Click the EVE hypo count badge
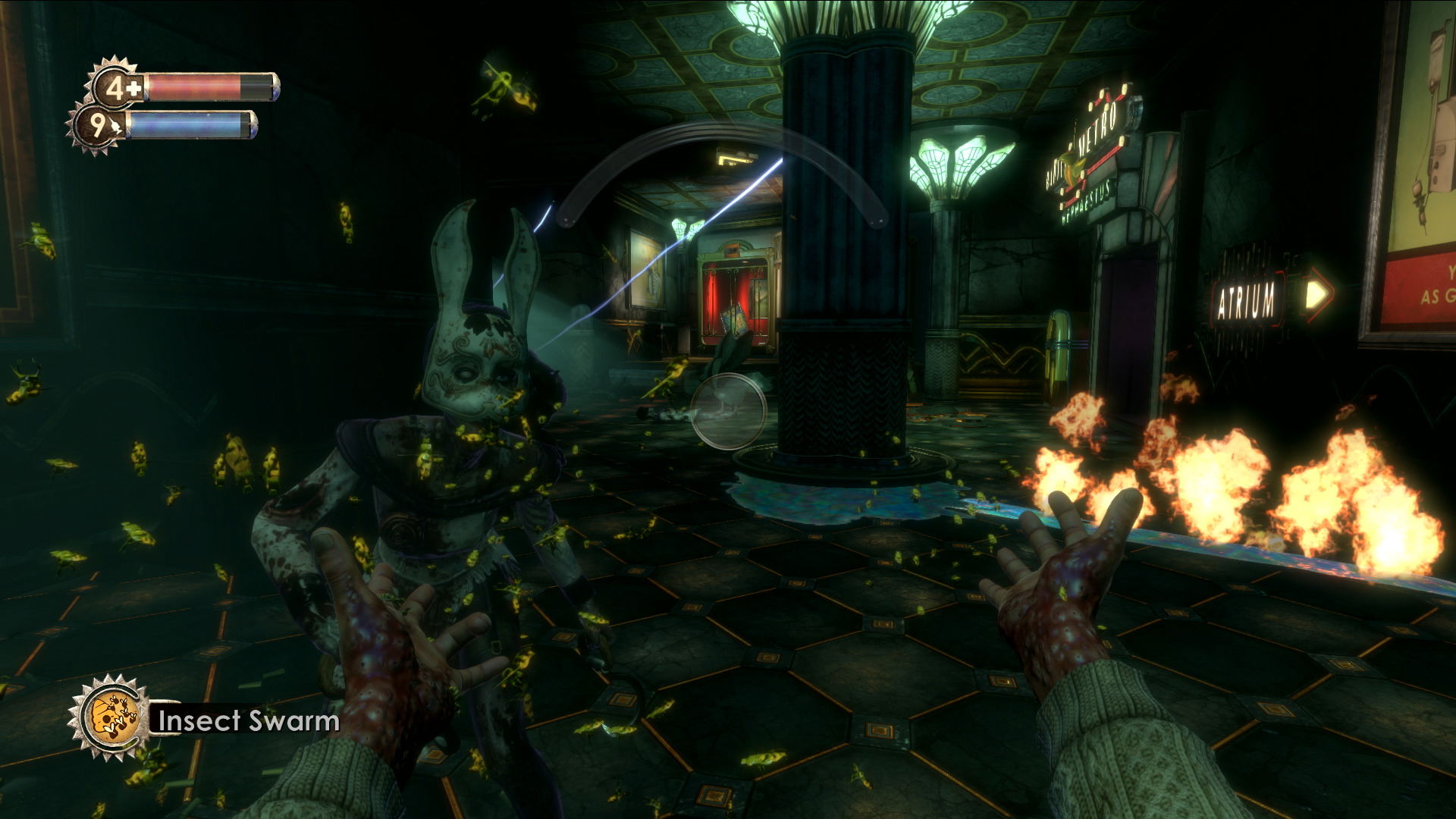Screen dimensions: 1456x819 point(99,125)
